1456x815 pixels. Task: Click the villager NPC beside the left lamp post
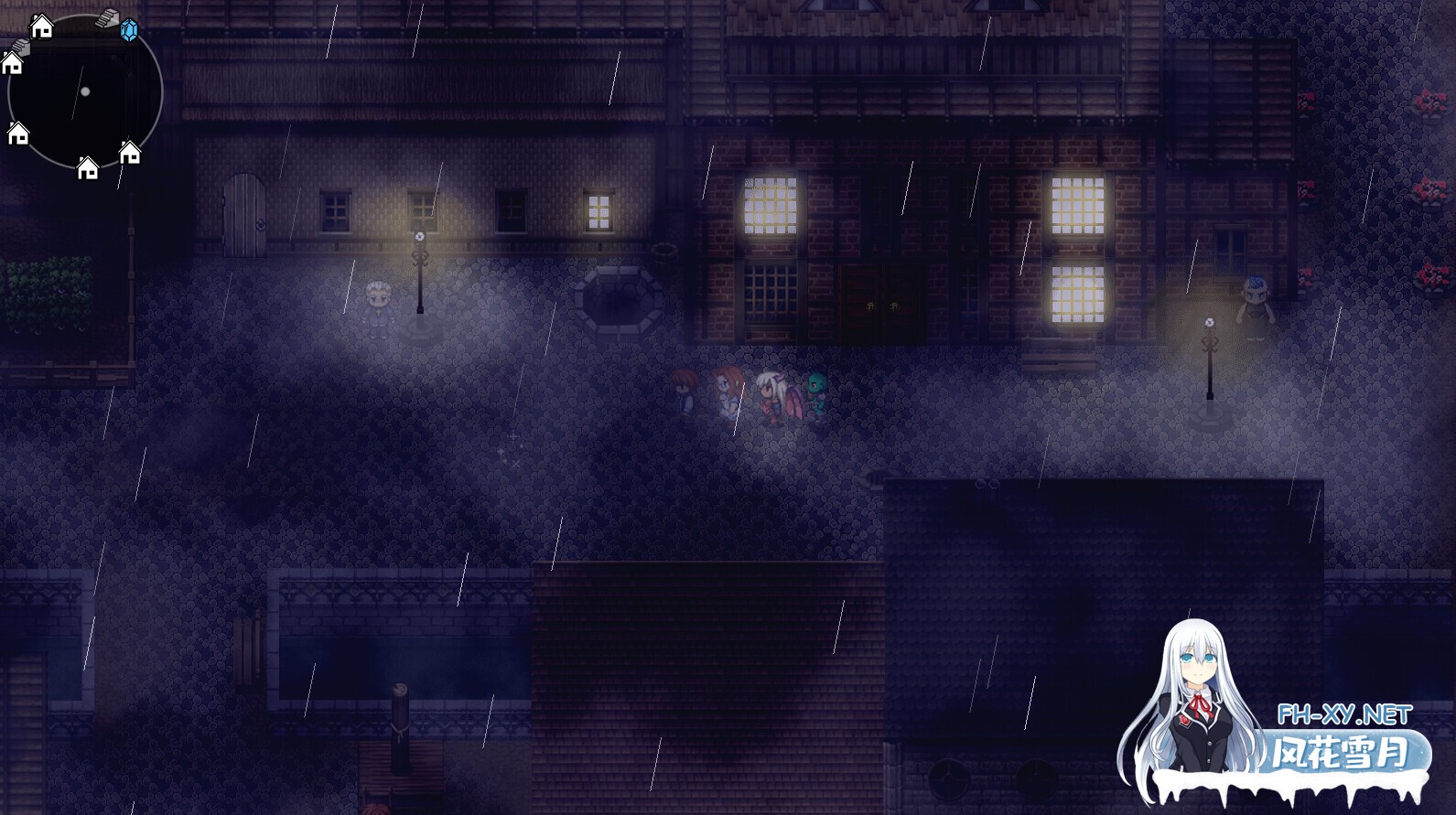pos(378,306)
